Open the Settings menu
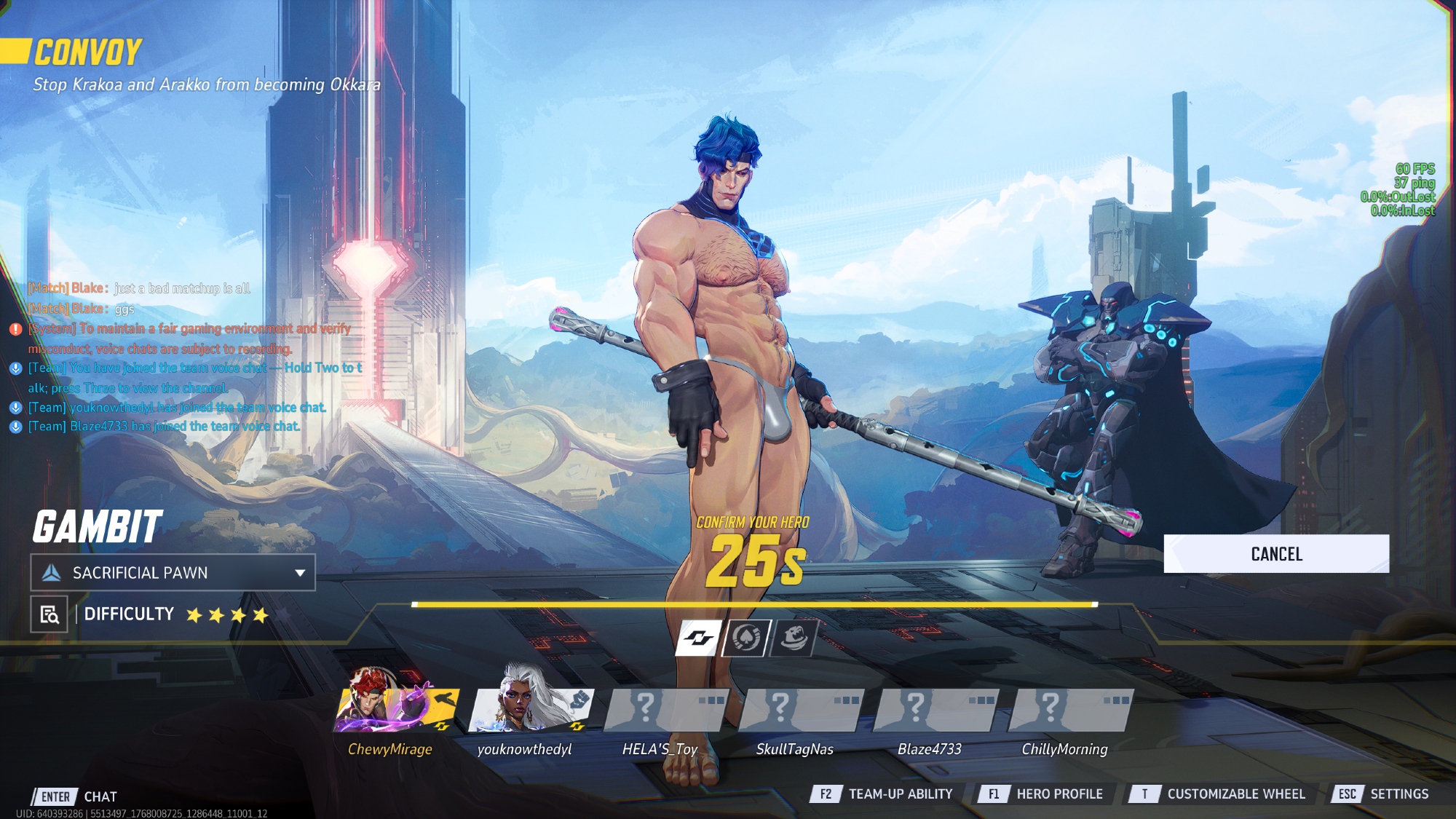Viewport: 1456px width, 819px height. 1383,794
